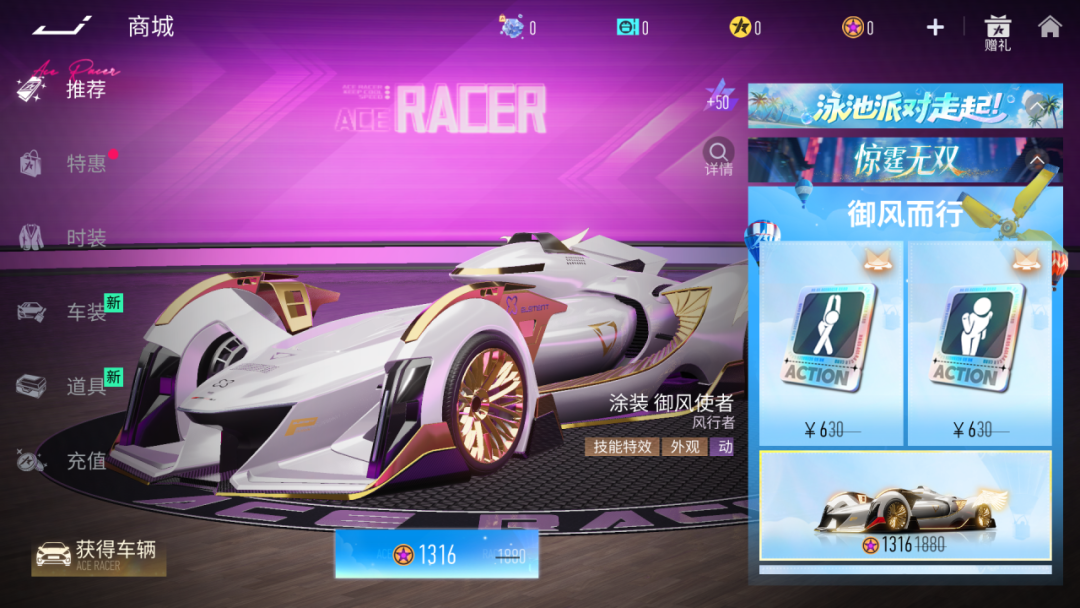Add currency with the plus button

click(x=935, y=27)
